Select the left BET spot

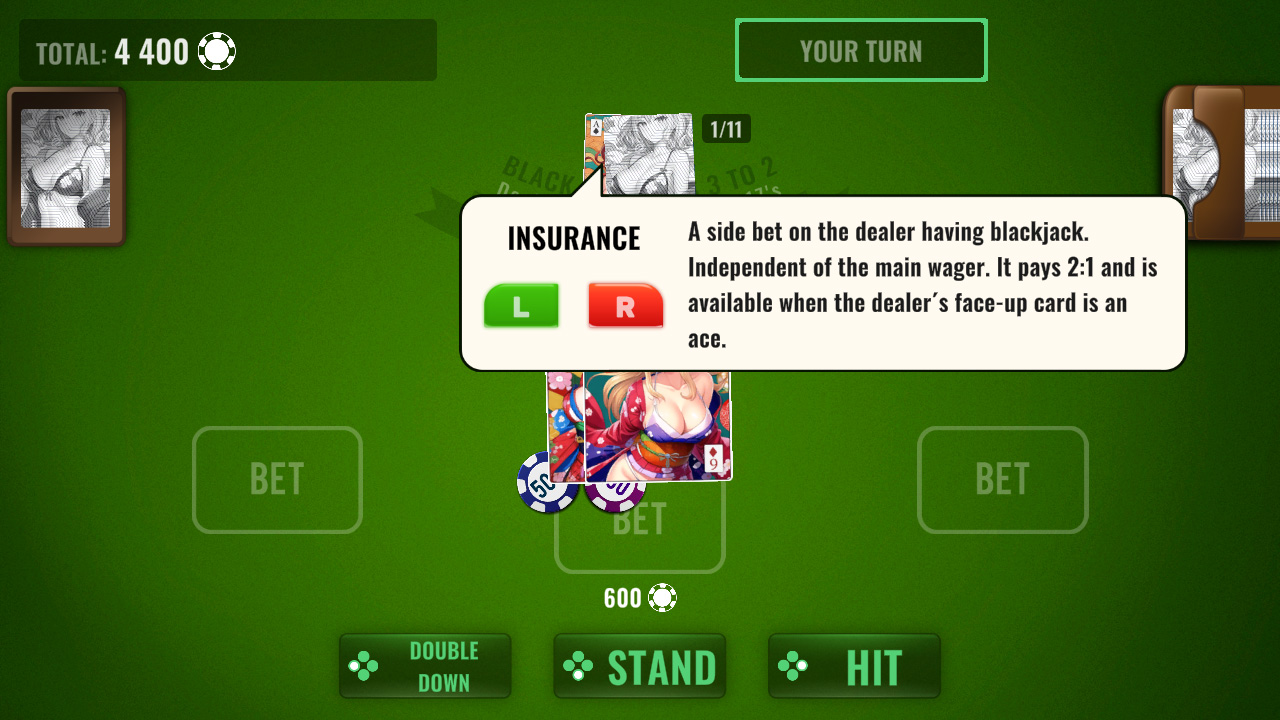coord(277,479)
